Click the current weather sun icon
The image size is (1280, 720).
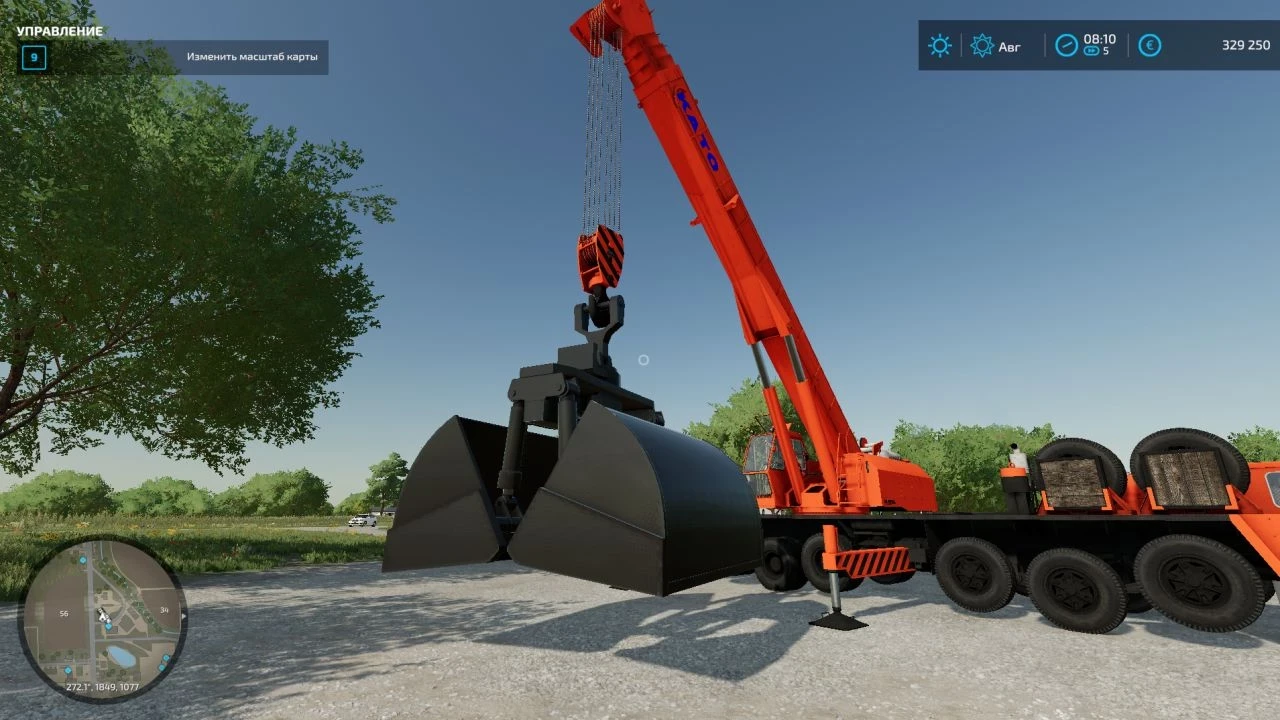click(938, 45)
